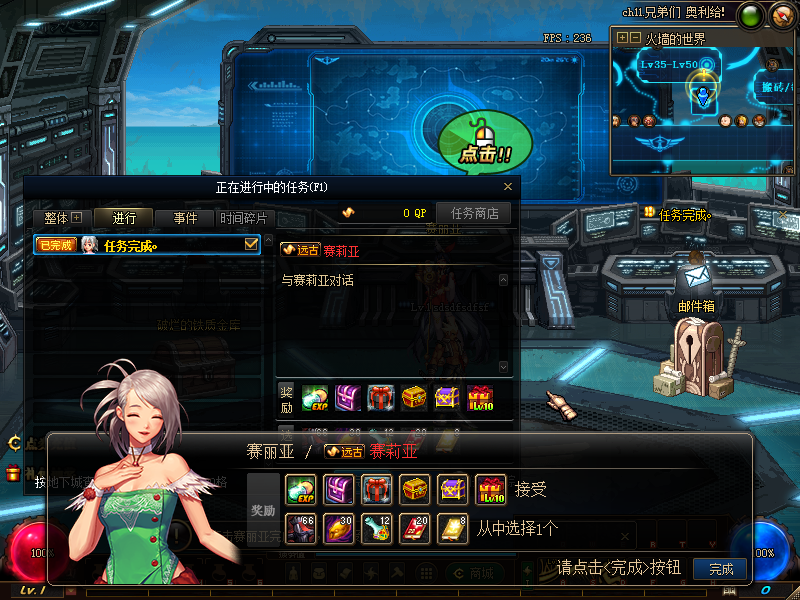Choose the red book reward marked 20
This screenshot has height=600, width=800.
(x=415, y=527)
